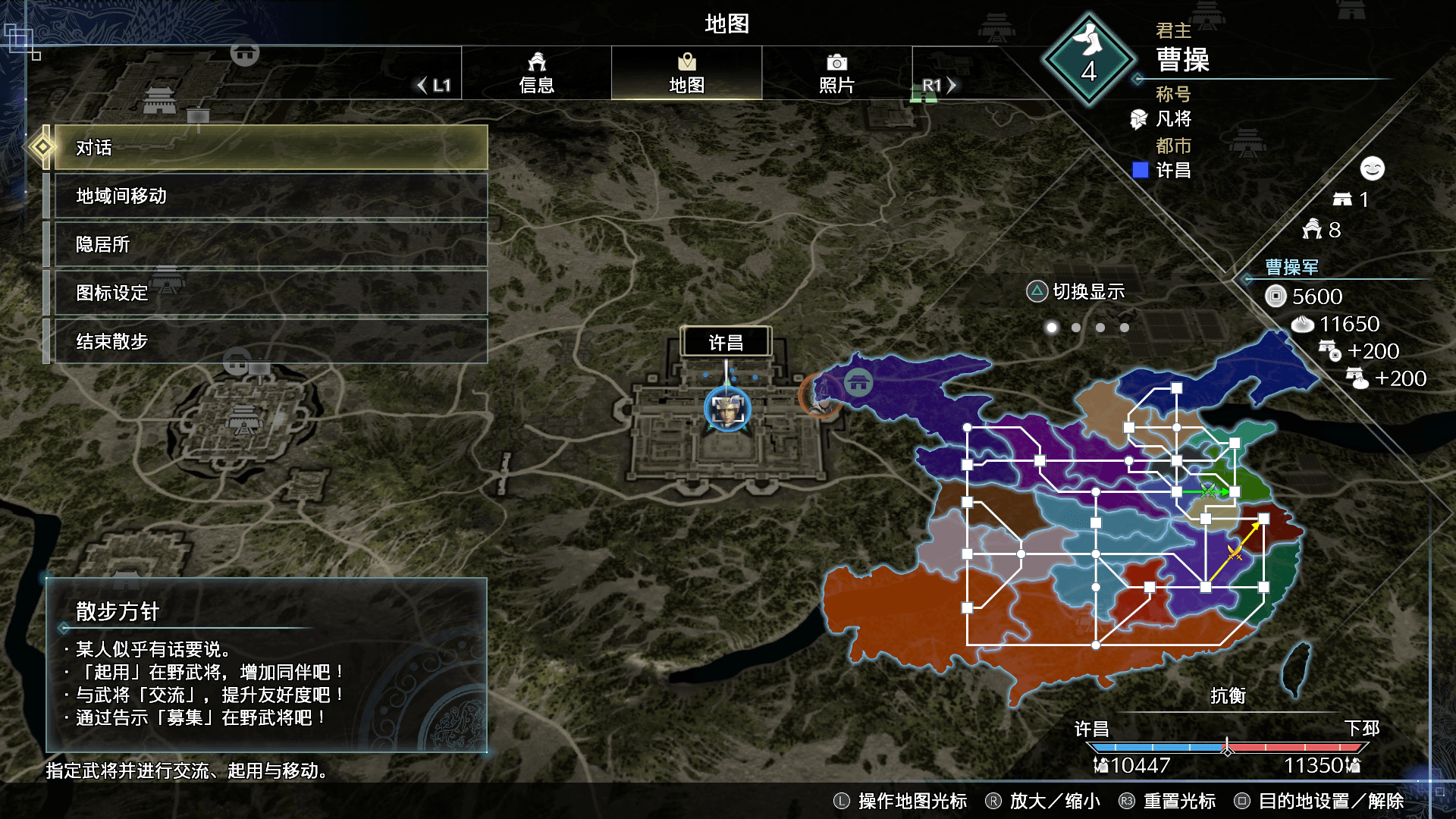
Task: Click the purple shop marker beside the city
Action: 858,383
